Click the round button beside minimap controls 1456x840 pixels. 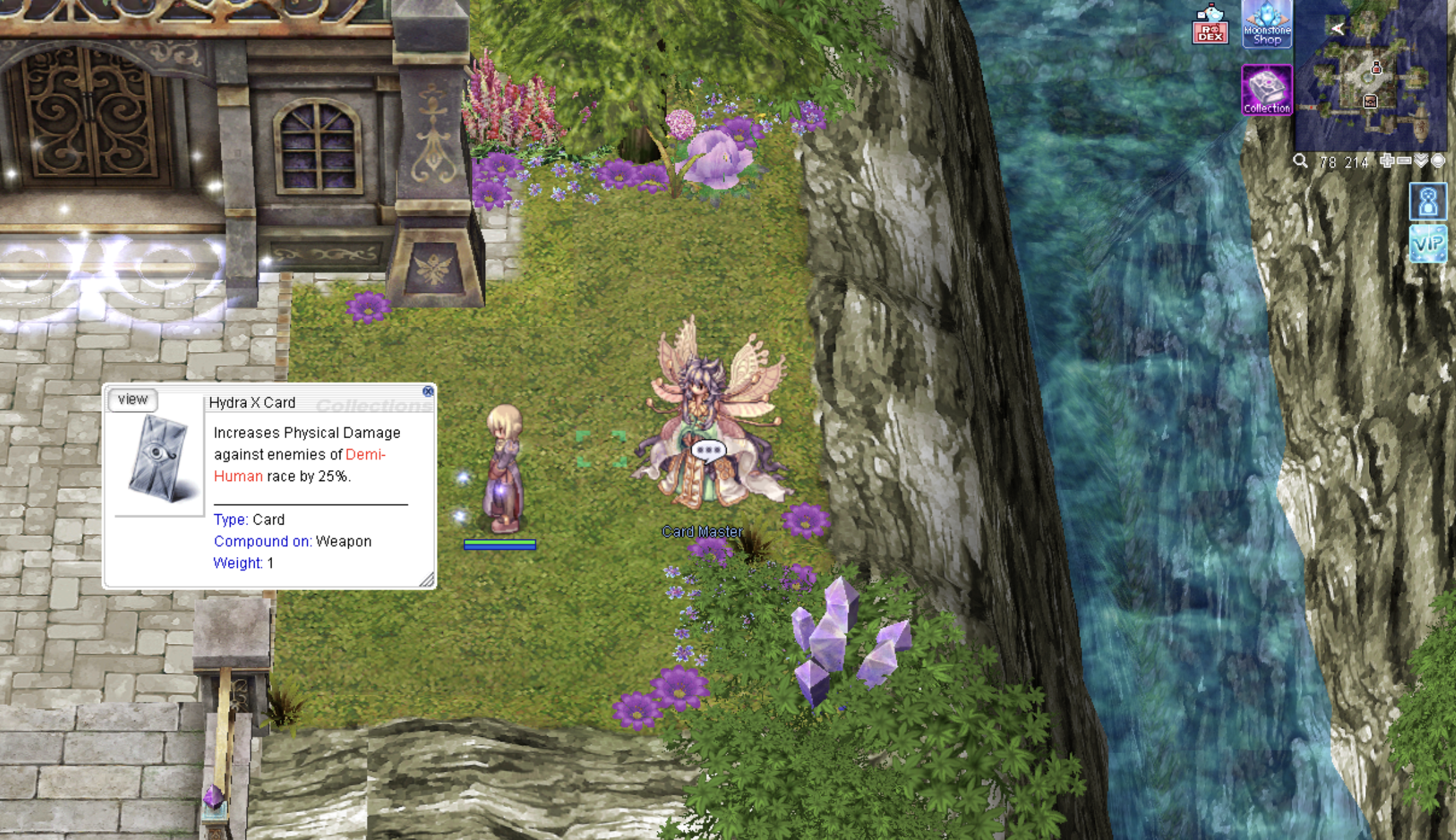tap(1438, 161)
